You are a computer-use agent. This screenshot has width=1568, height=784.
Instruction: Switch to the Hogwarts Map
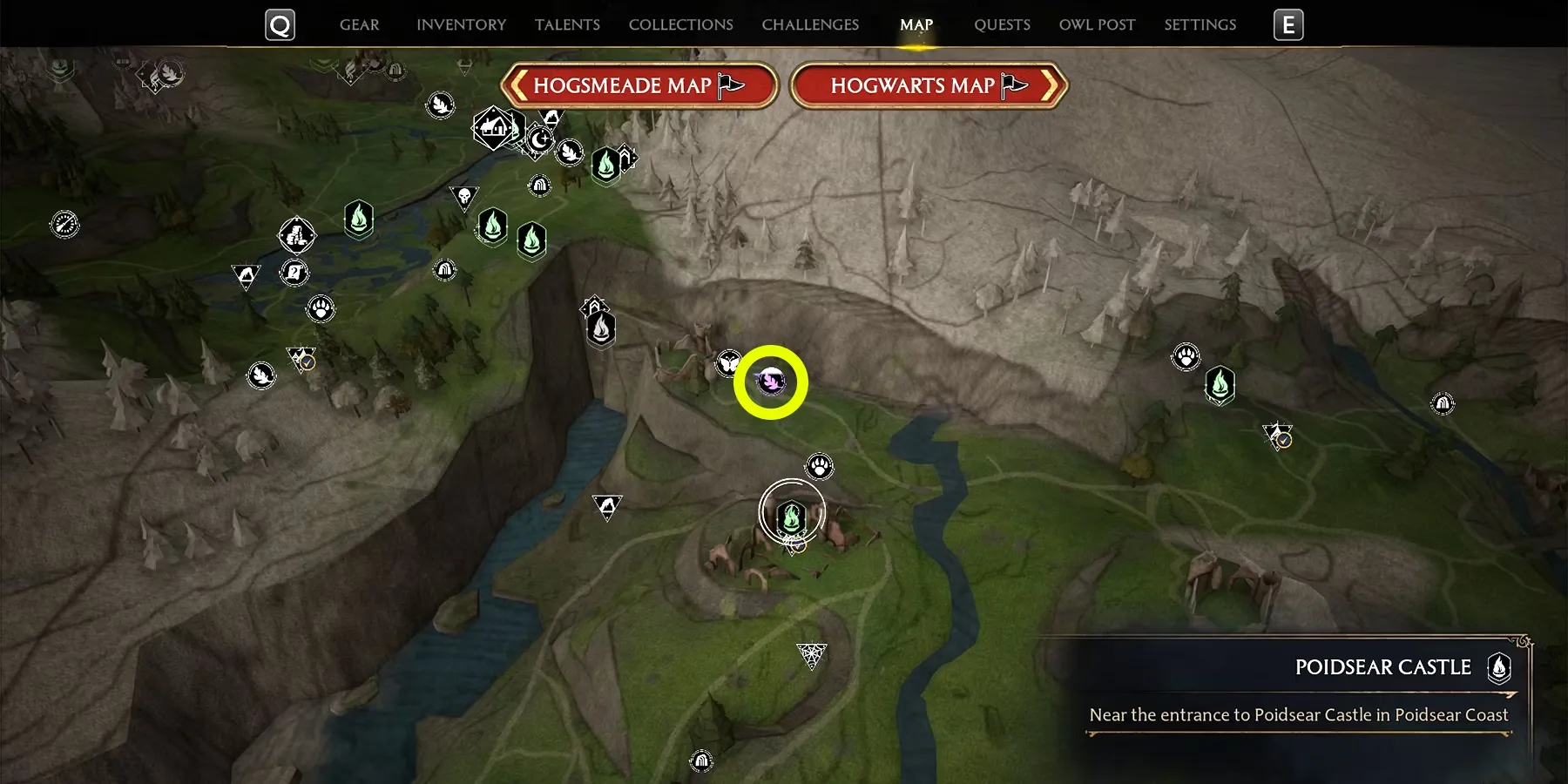[x=929, y=85]
